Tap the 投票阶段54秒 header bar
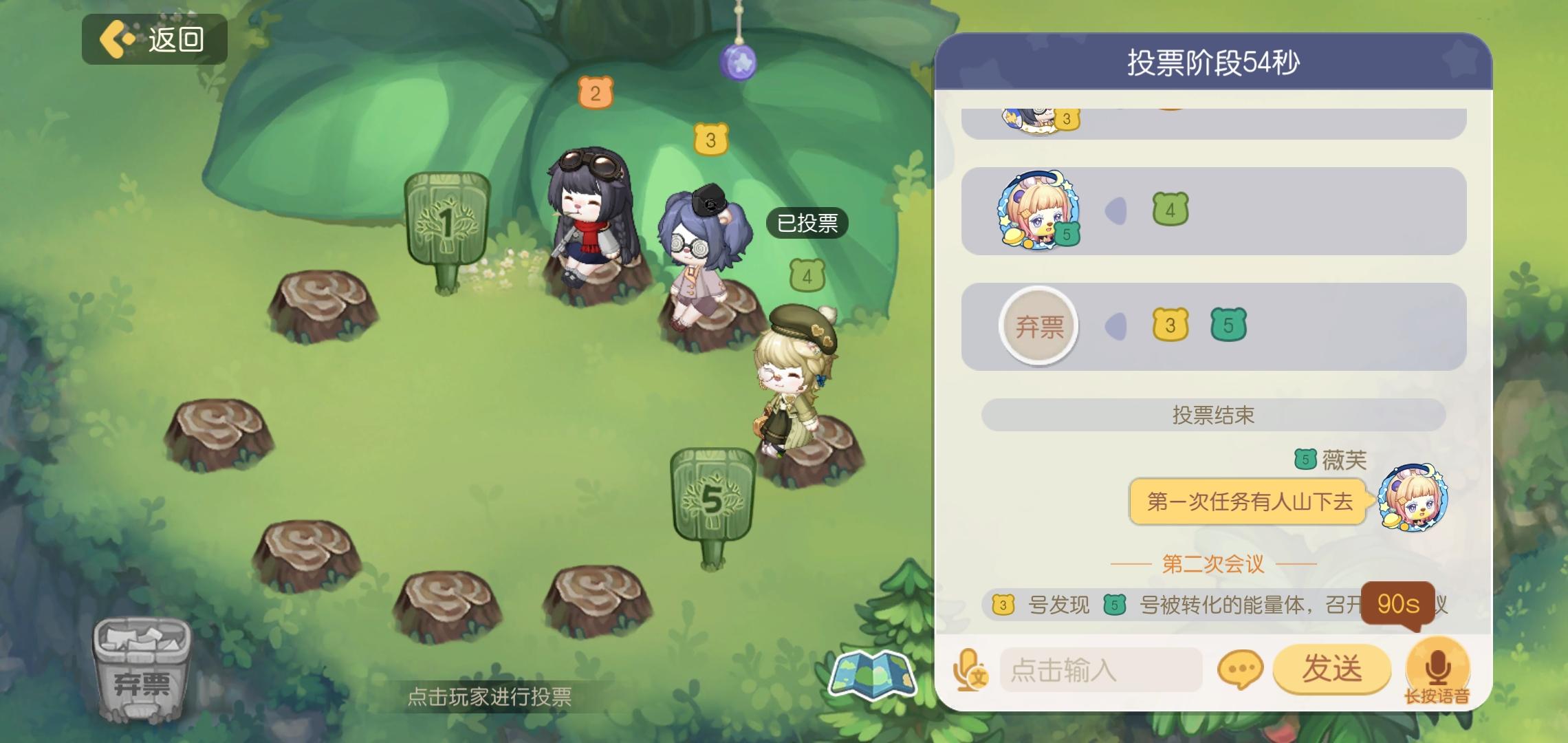The image size is (1568, 743). 1212,61
